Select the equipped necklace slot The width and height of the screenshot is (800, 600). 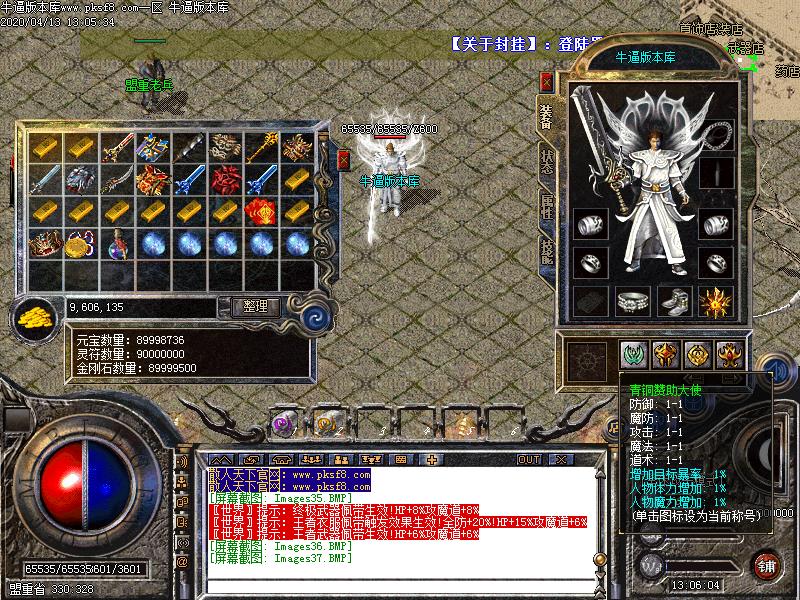718,135
